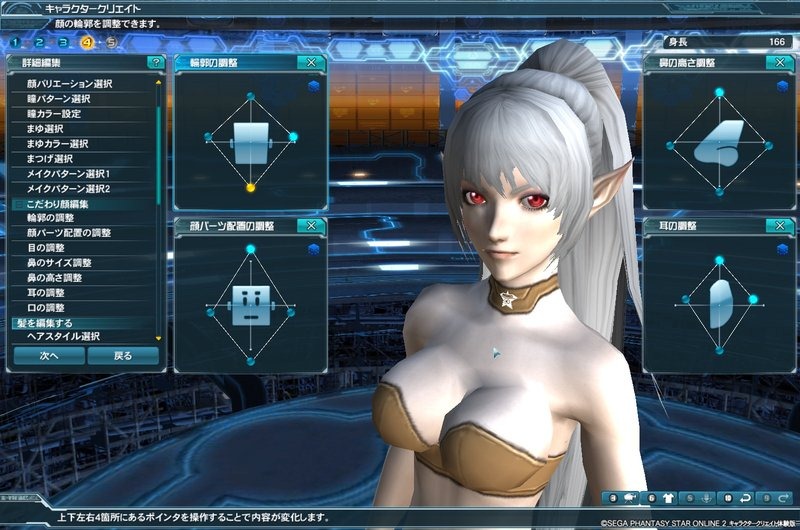Go to creation step 1
The image size is (800, 530).
click(17, 43)
